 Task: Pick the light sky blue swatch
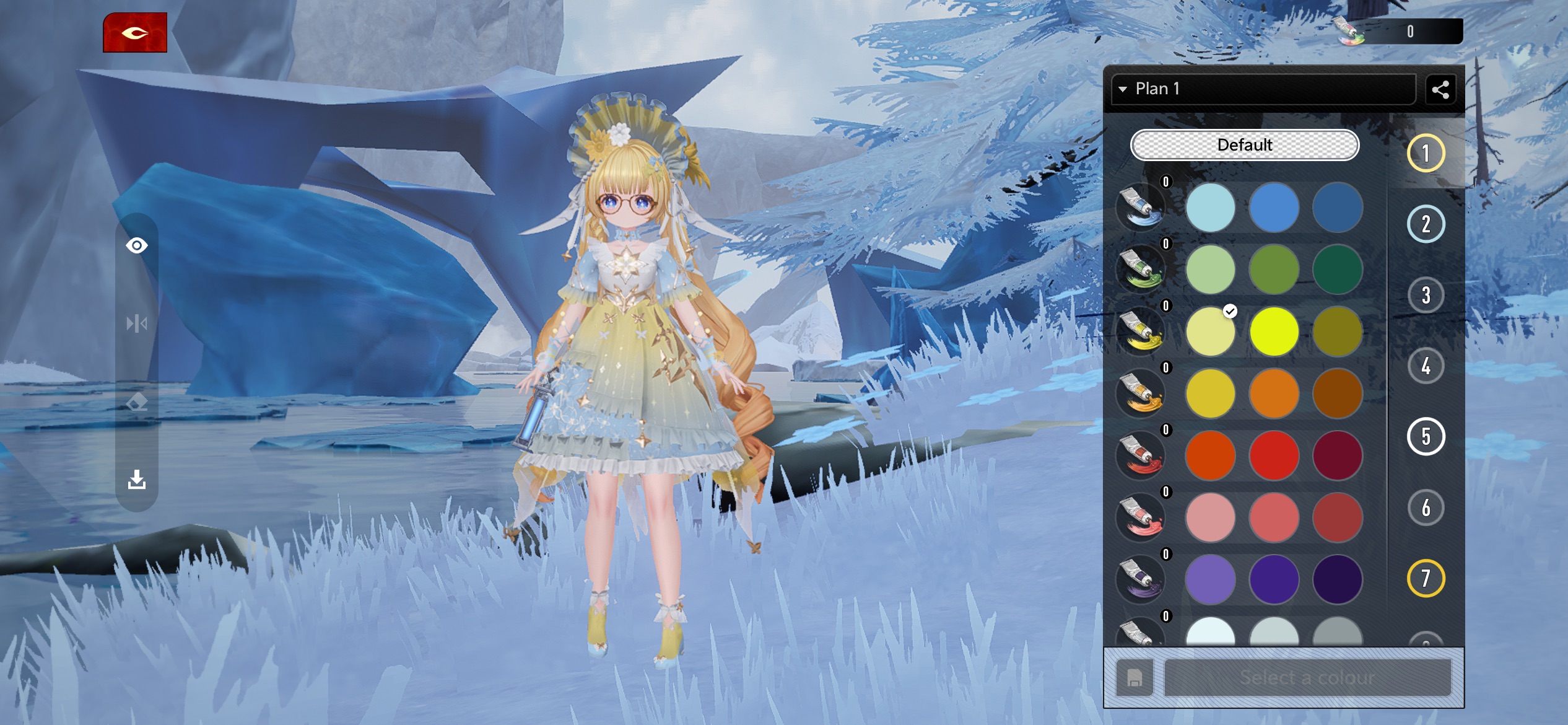pos(1210,208)
